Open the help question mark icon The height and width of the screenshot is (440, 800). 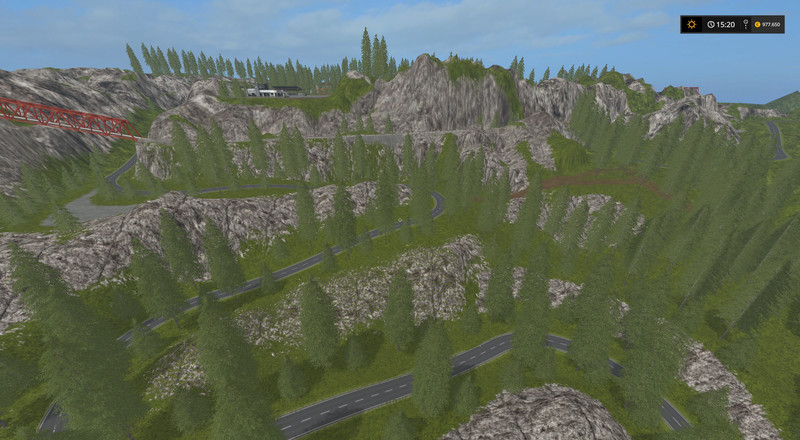746,24
